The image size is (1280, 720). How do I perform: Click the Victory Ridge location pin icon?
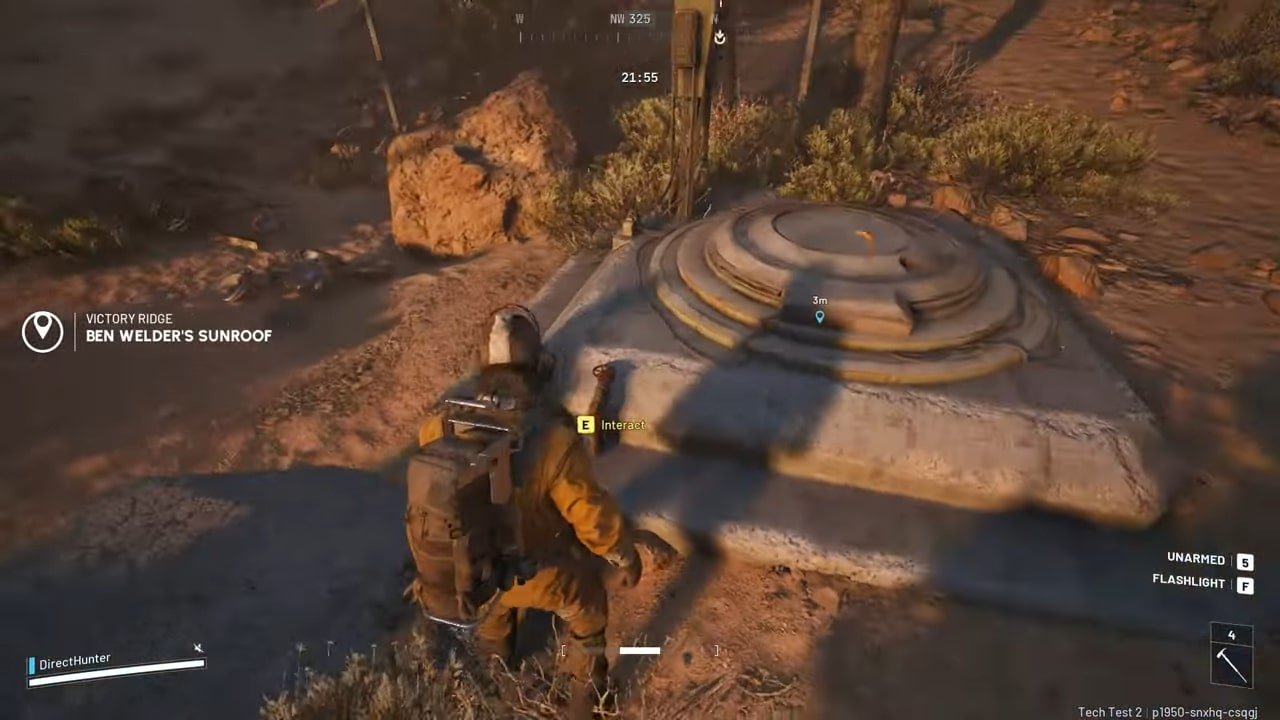pos(42,330)
